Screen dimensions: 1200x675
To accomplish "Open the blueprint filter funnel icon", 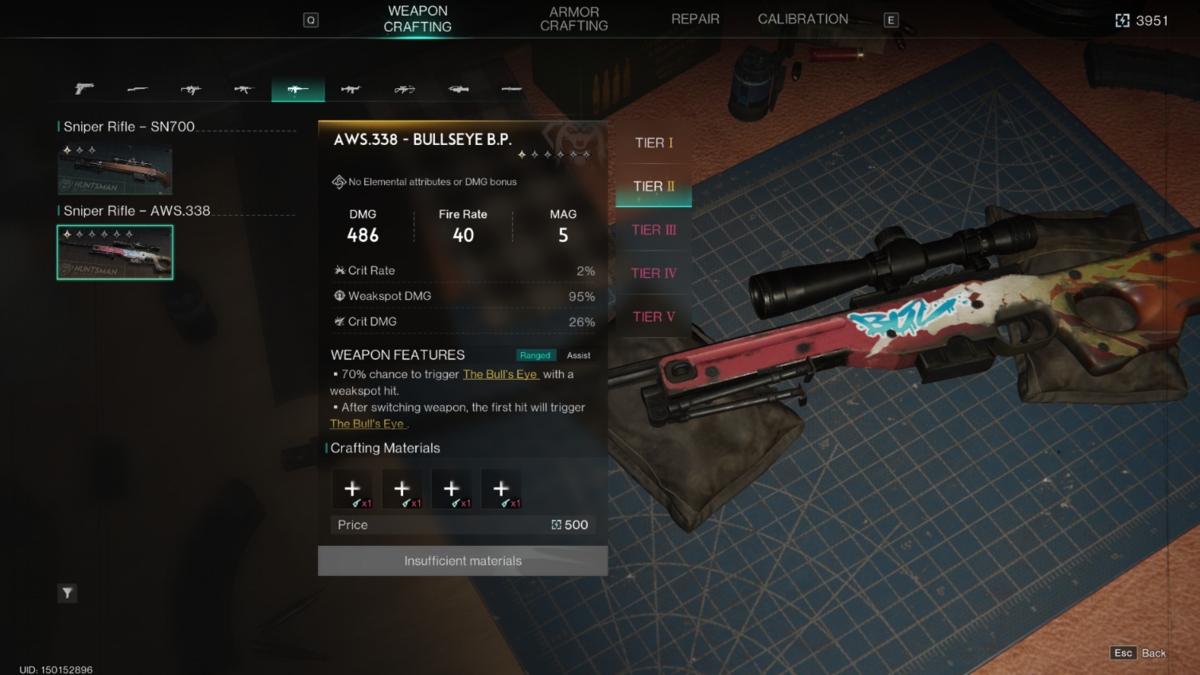I will pyautogui.click(x=67, y=593).
